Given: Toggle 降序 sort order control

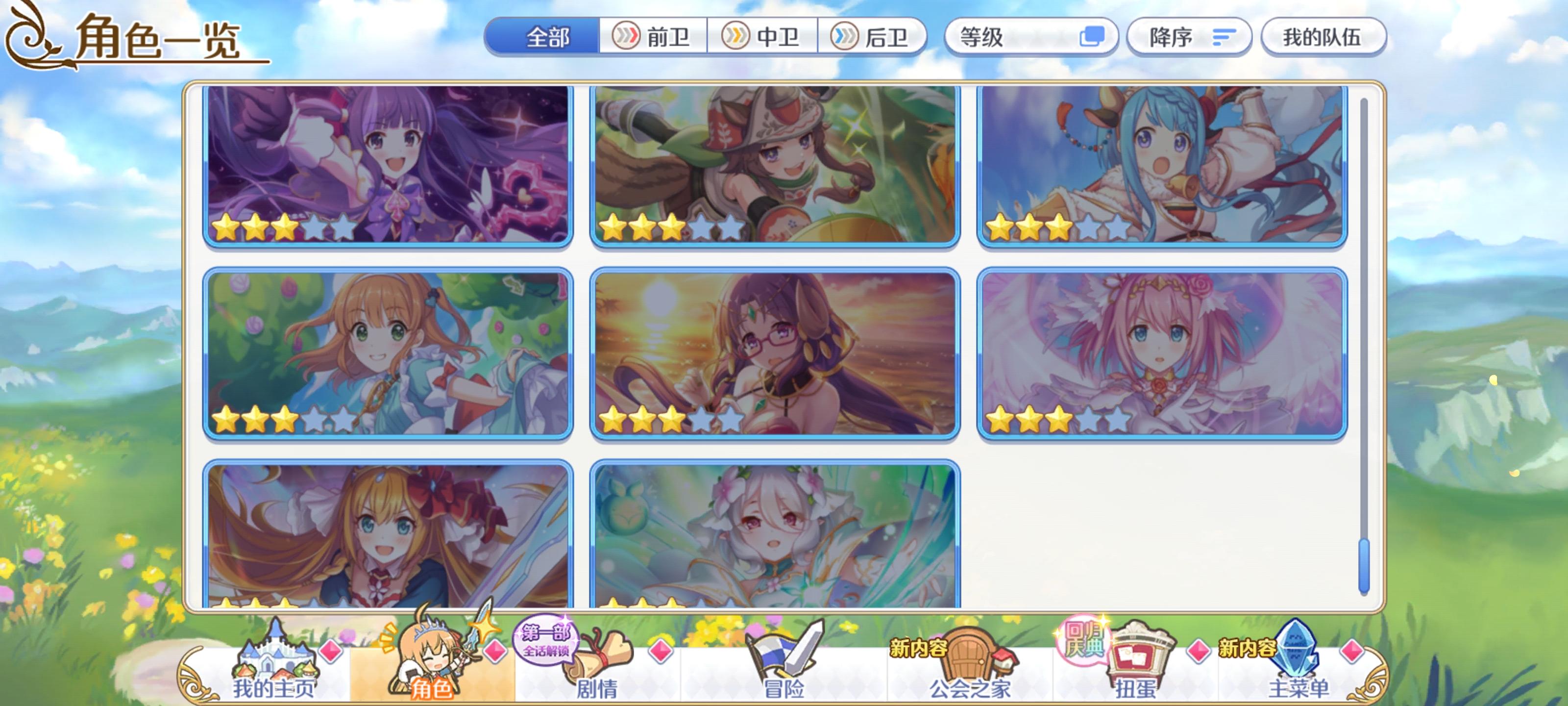Looking at the screenshot, I should click(1188, 37).
